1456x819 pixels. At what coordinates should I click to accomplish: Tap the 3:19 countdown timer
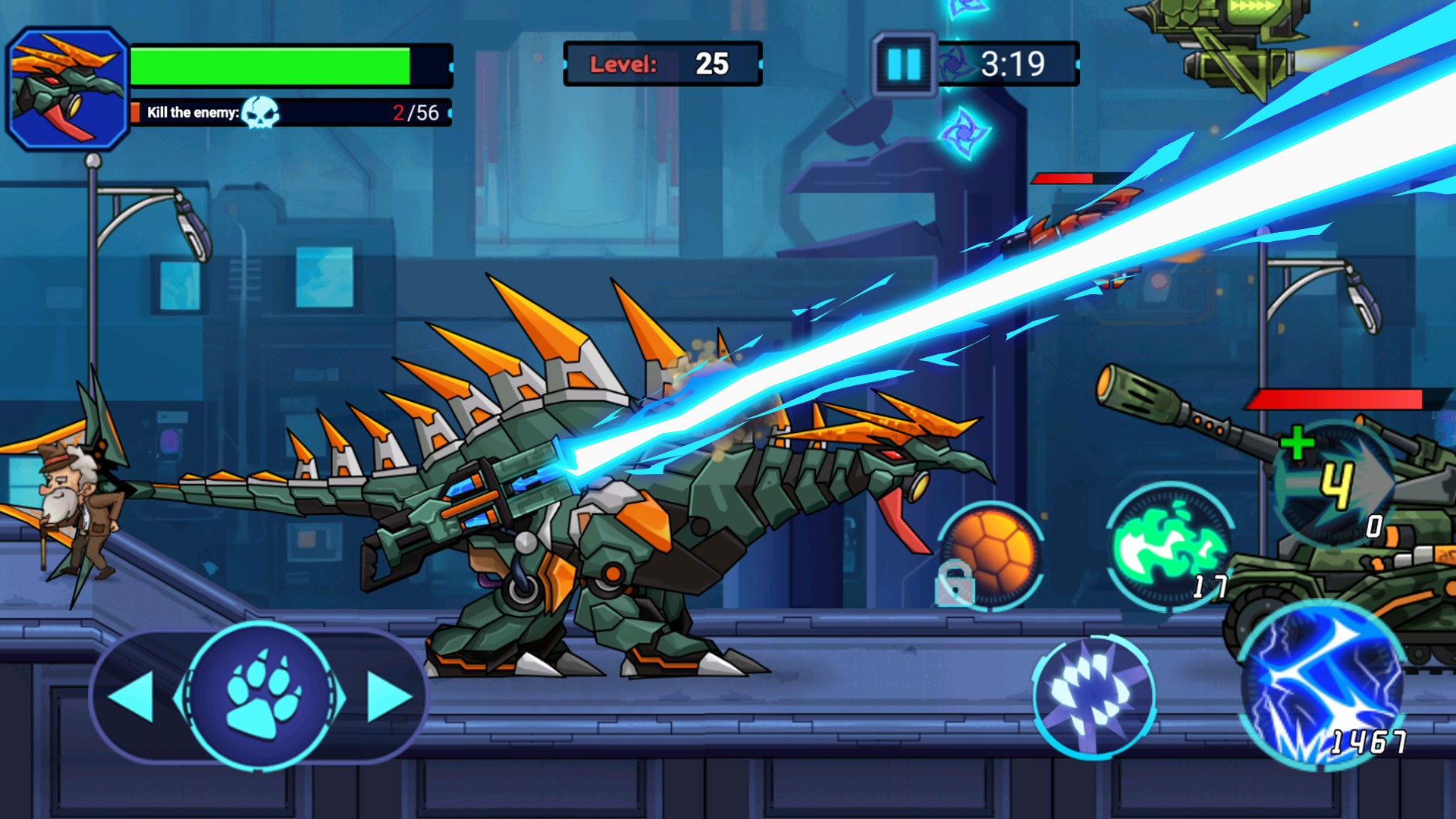(x=1016, y=64)
